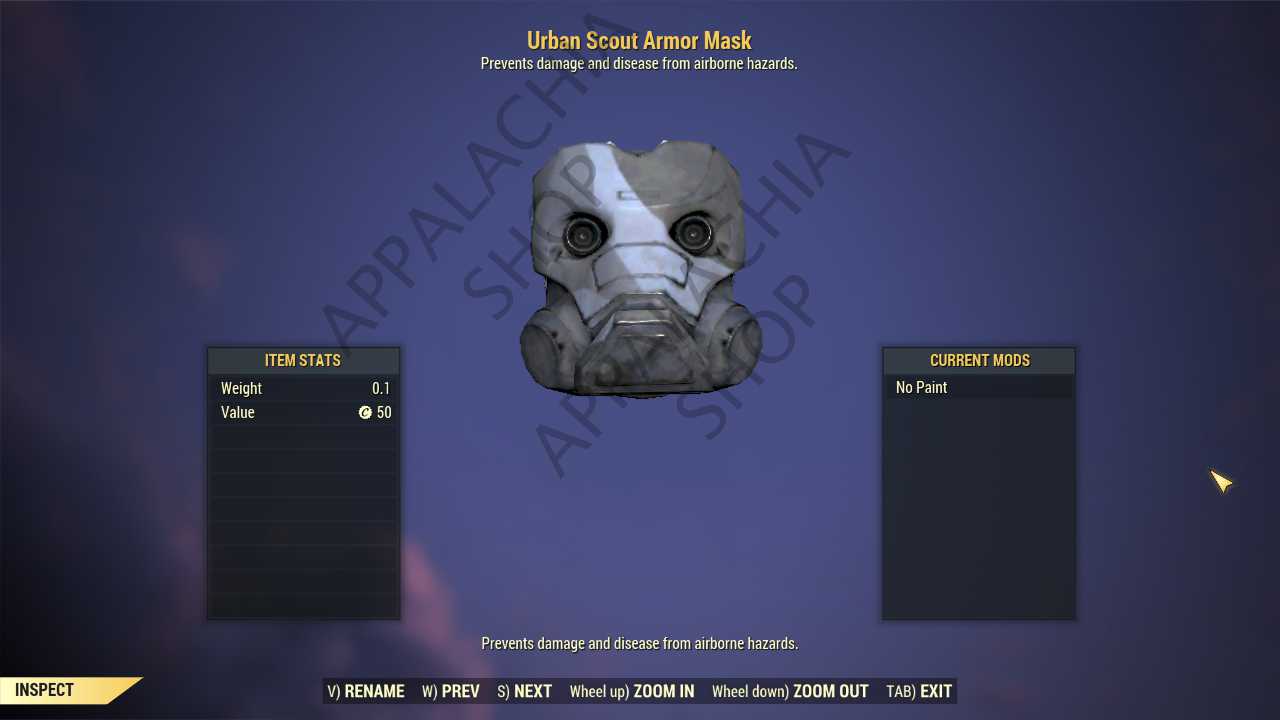The width and height of the screenshot is (1280, 720).
Task: Open the CURRENT MODS panel header
Action: coord(978,360)
